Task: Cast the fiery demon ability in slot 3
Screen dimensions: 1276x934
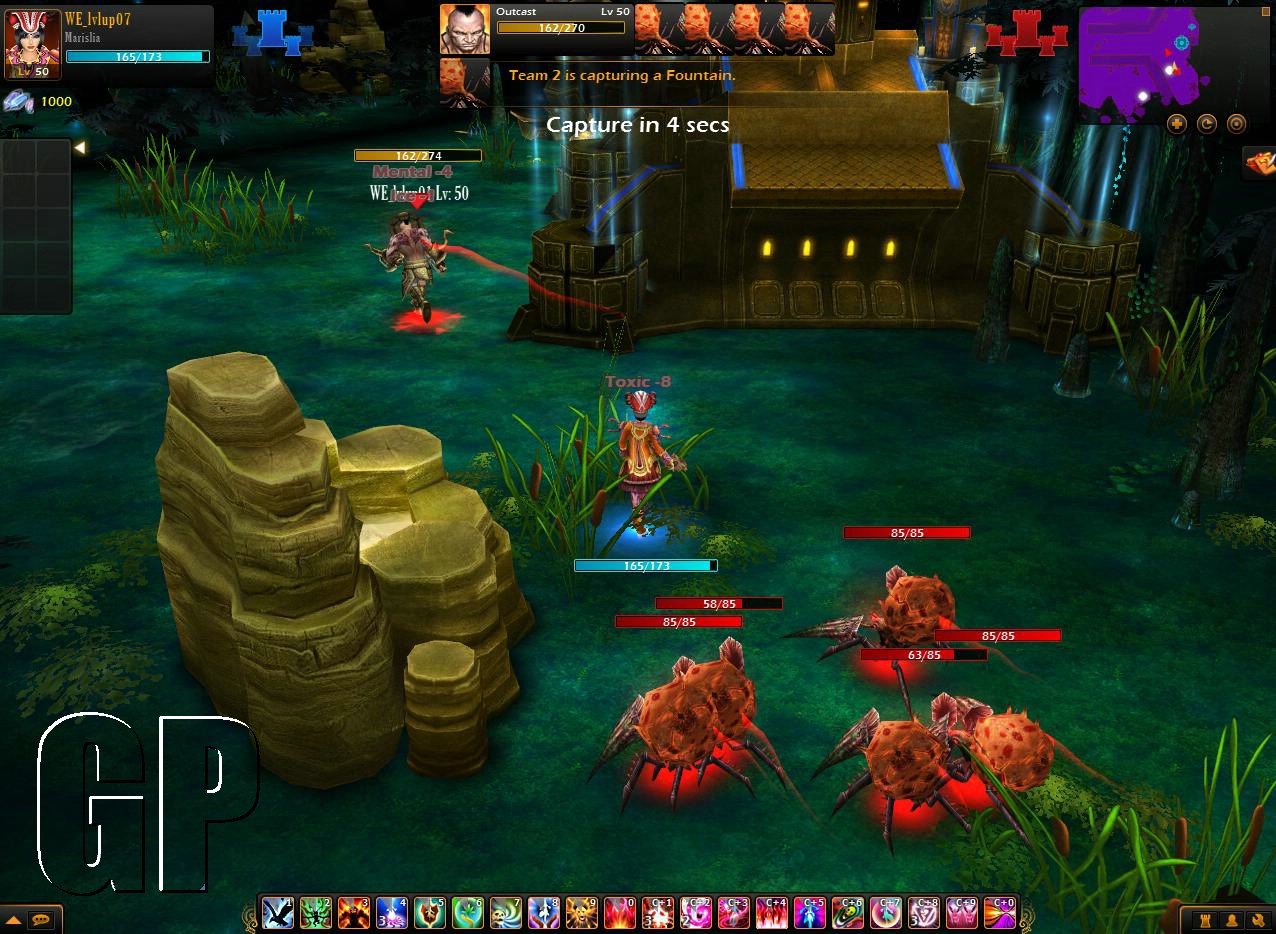Action: click(x=353, y=913)
